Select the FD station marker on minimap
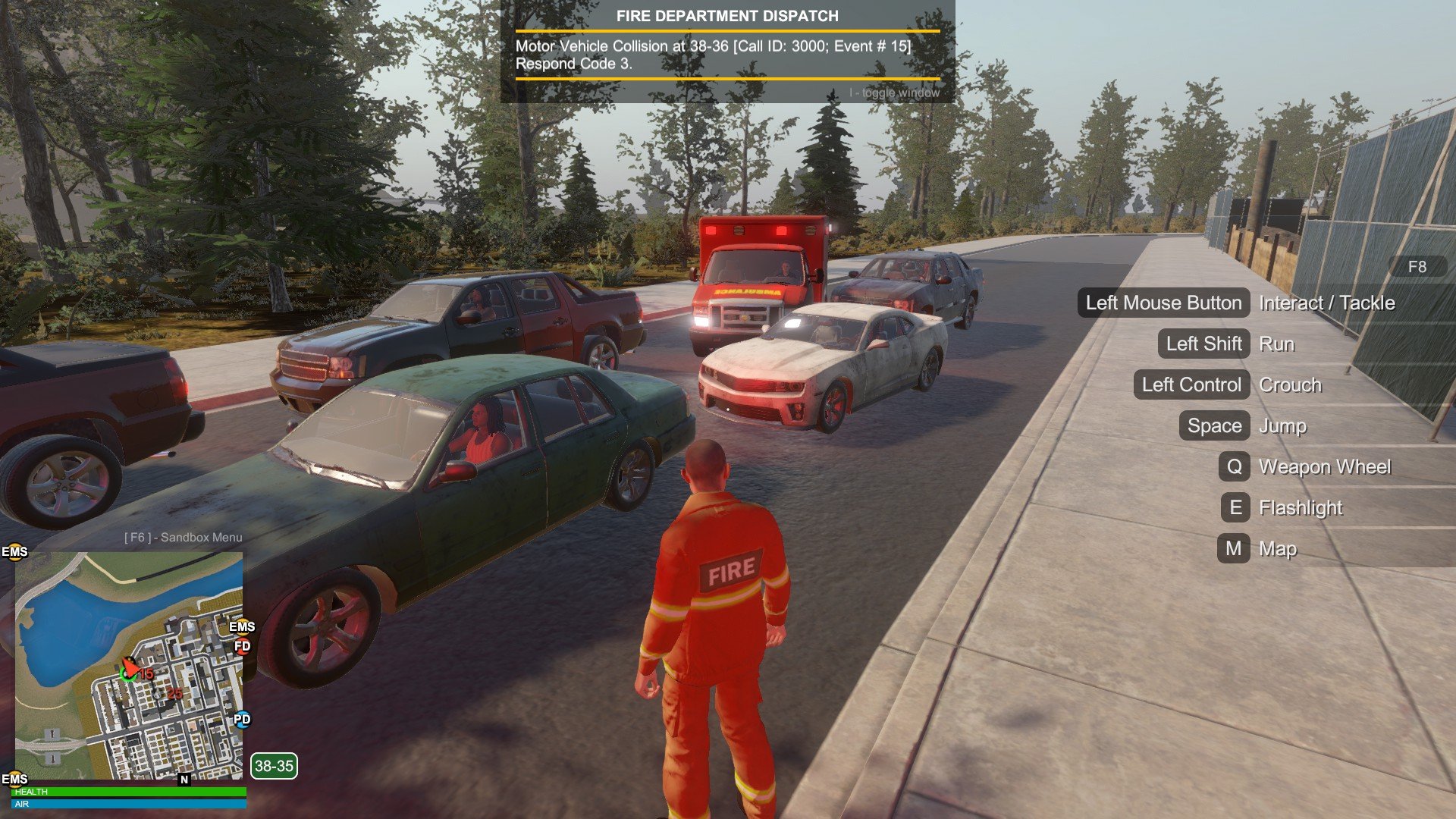The width and height of the screenshot is (1456, 819). pos(242,647)
